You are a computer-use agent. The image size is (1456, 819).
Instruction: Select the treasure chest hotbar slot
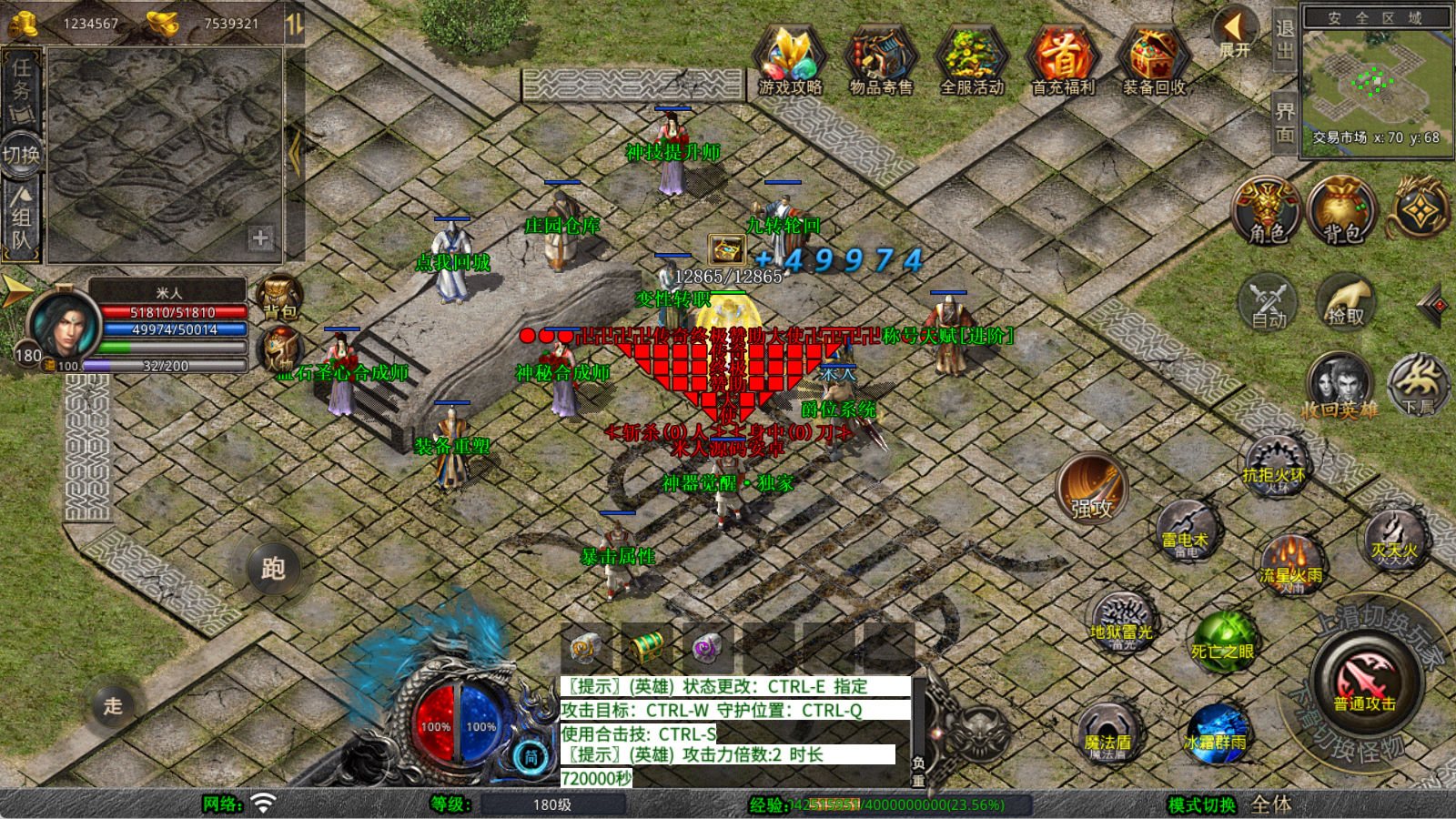click(x=647, y=647)
